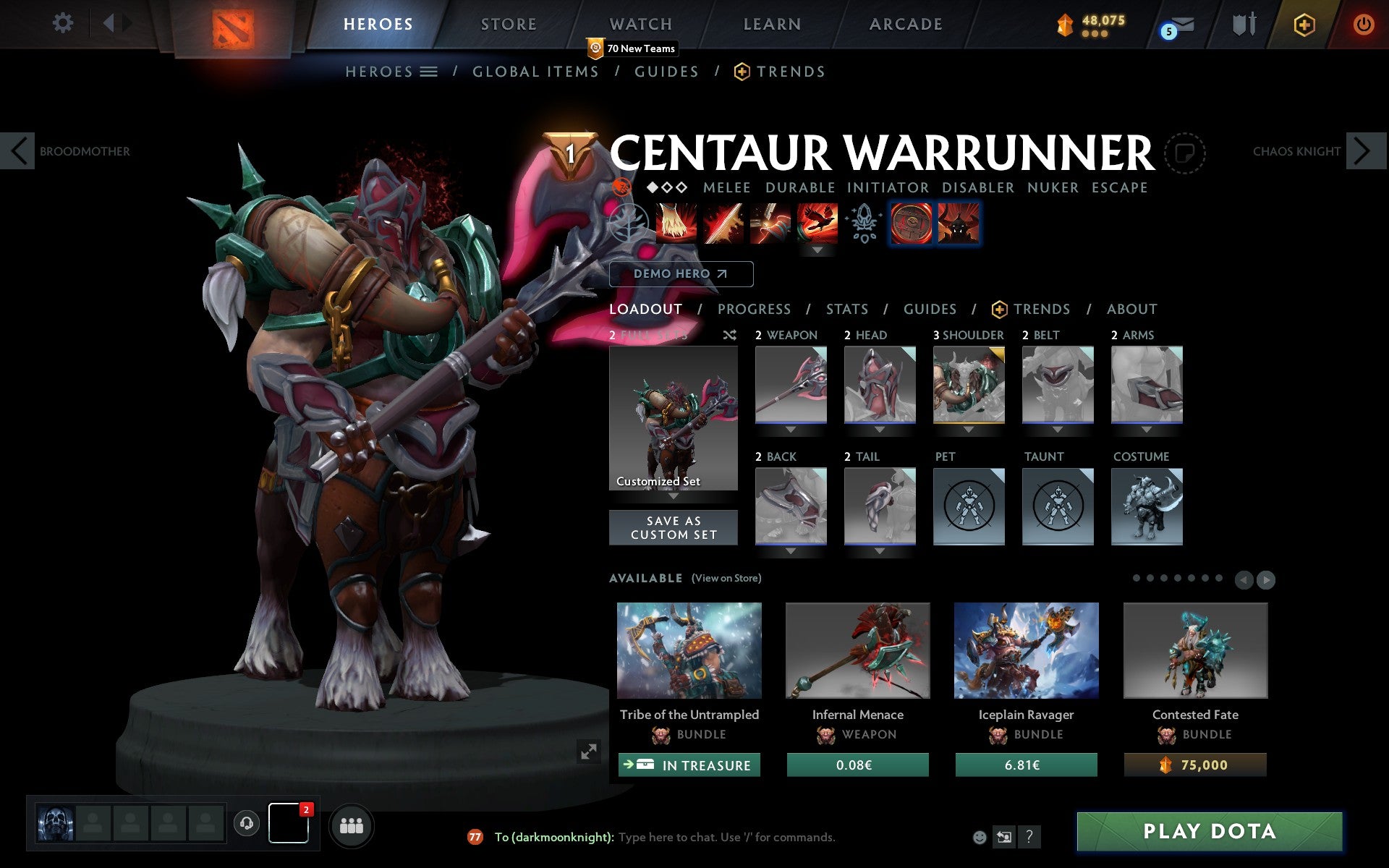Switch to the Progress tab
The width and height of the screenshot is (1389, 868).
point(754,309)
